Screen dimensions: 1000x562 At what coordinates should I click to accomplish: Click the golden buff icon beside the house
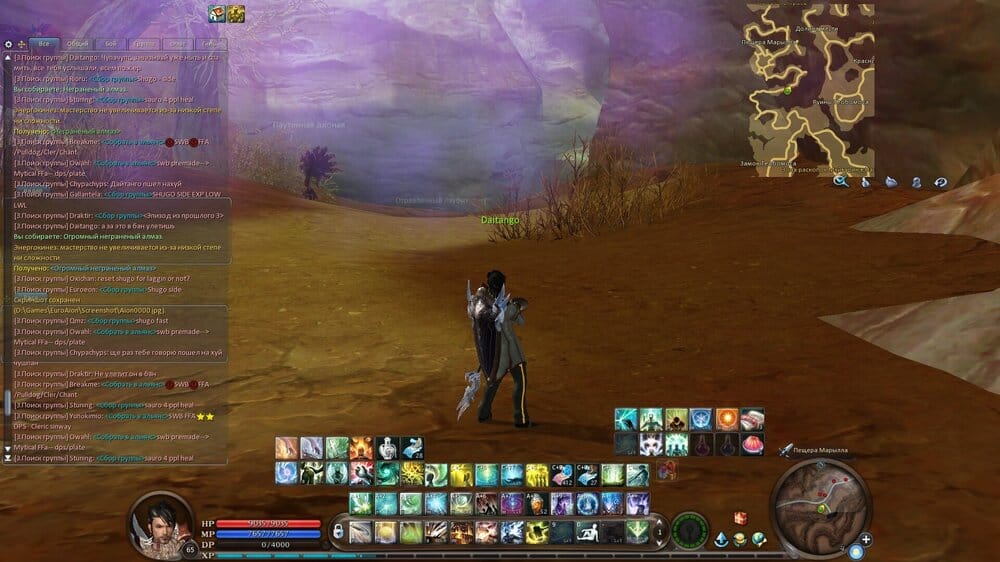[236, 13]
